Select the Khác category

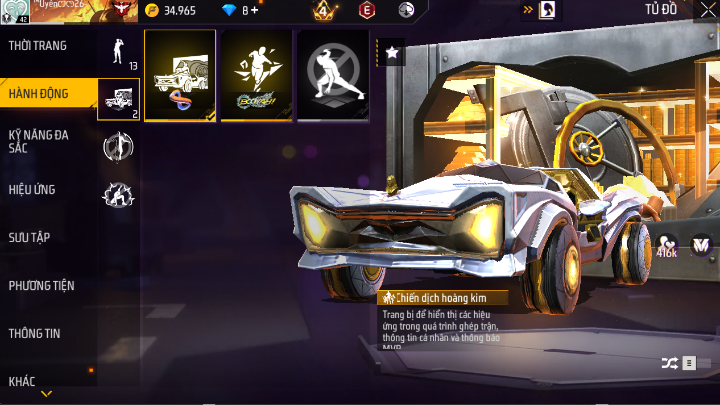pyautogui.click(x=22, y=381)
